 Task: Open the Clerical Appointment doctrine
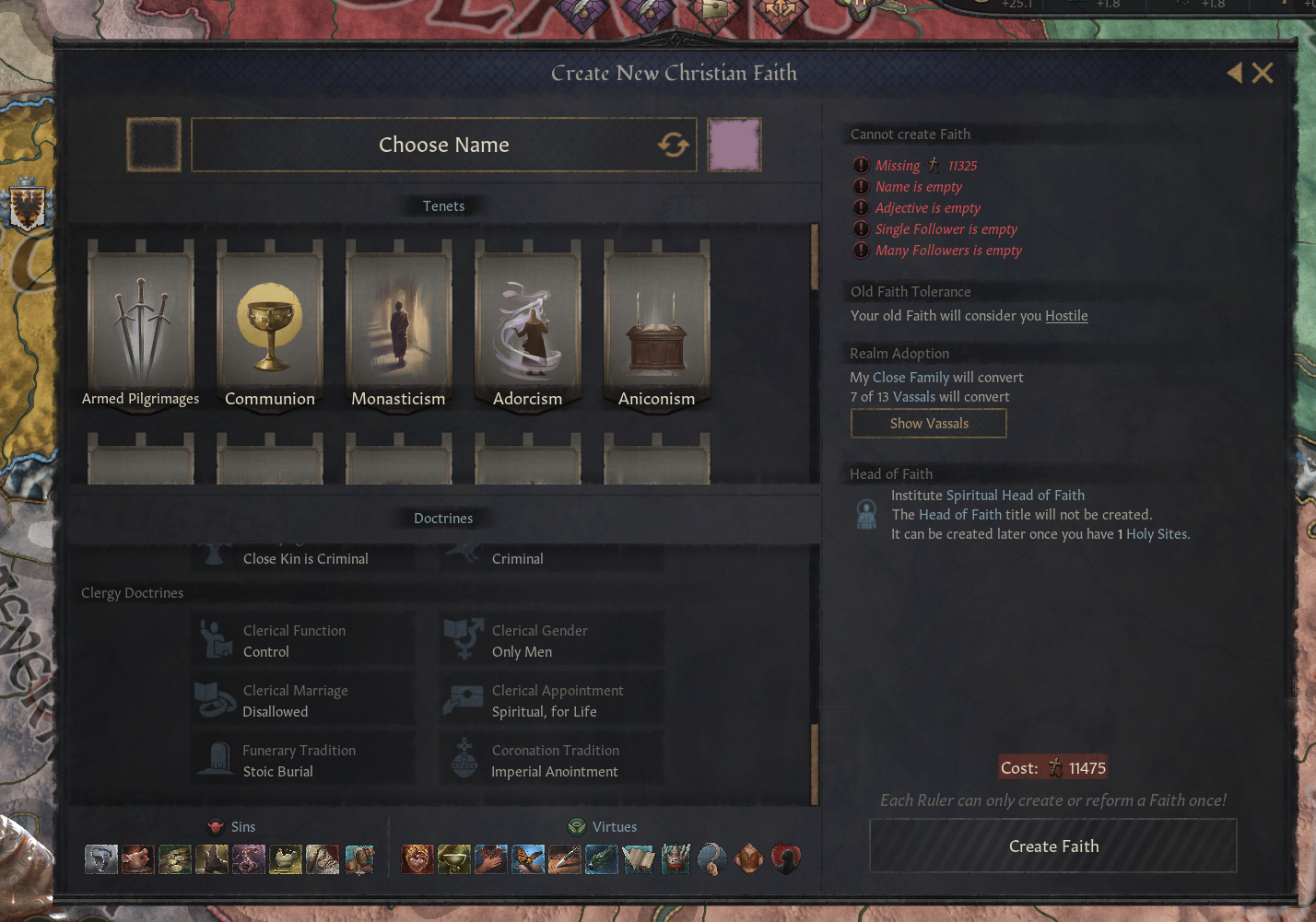coord(551,701)
